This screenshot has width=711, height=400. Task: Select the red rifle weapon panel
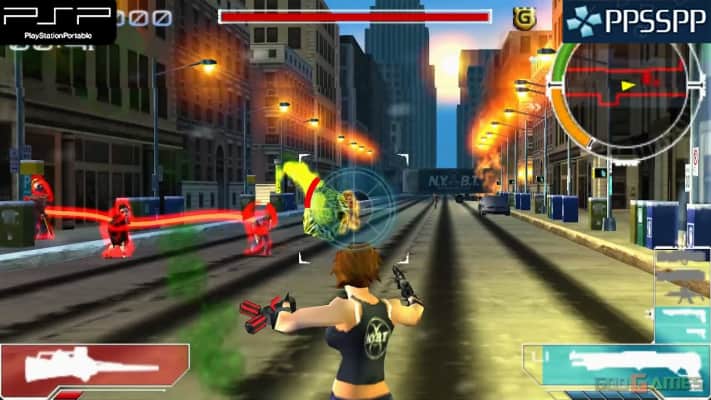click(x=95, y=368)
